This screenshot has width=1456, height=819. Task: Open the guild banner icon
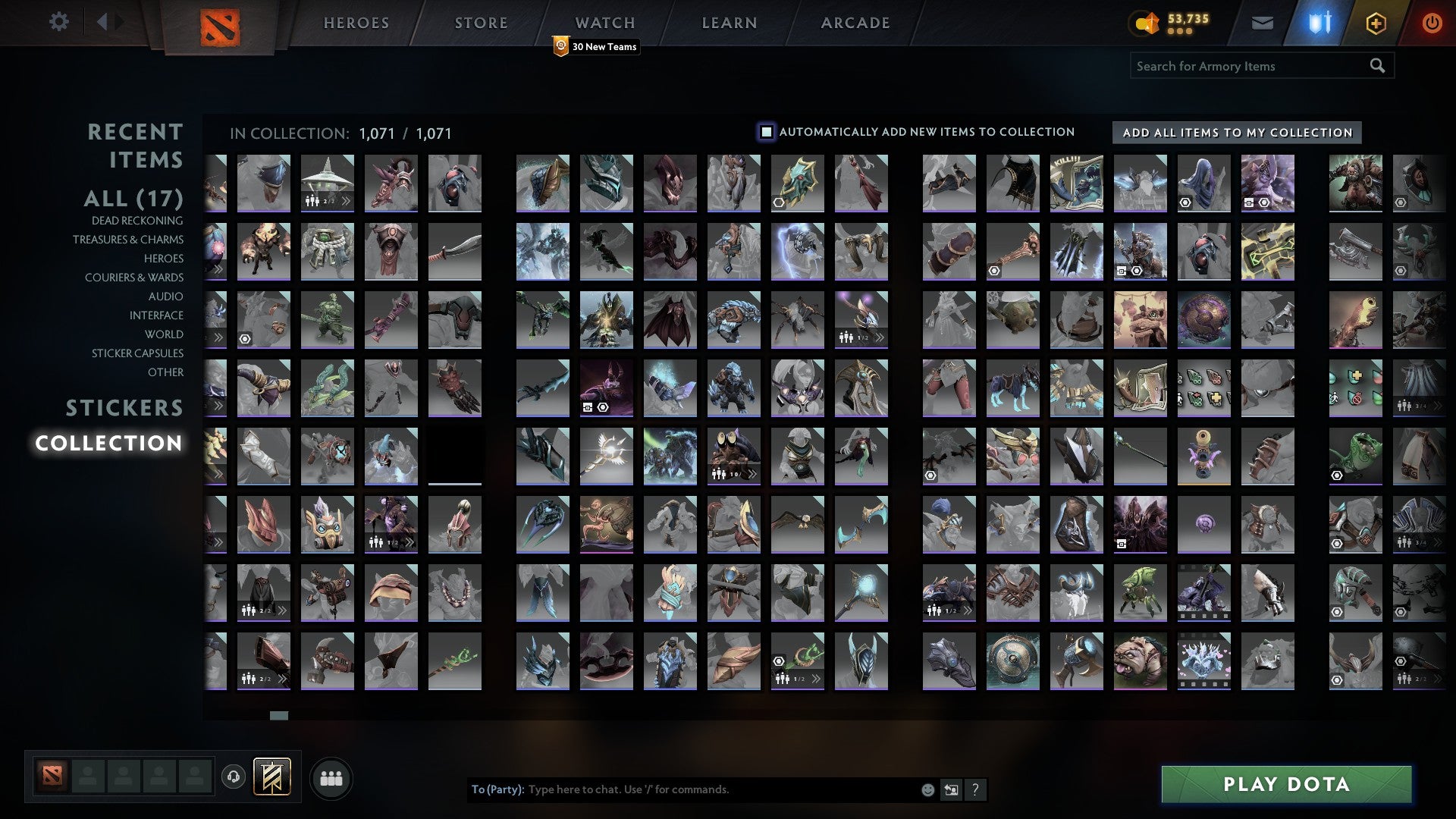click(x=271, y=777)
